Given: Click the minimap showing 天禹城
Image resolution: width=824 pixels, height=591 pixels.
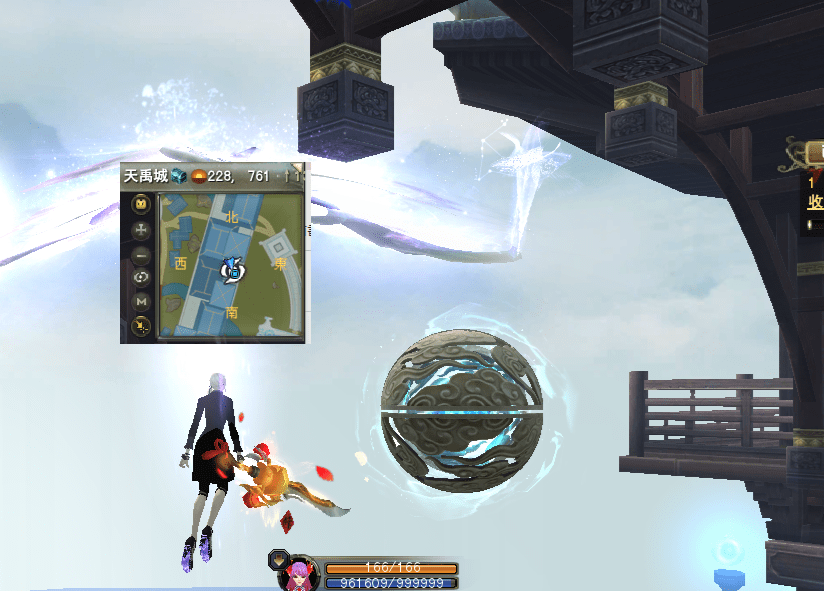Looking at the screenshot, I should click(x=230, y=267).
